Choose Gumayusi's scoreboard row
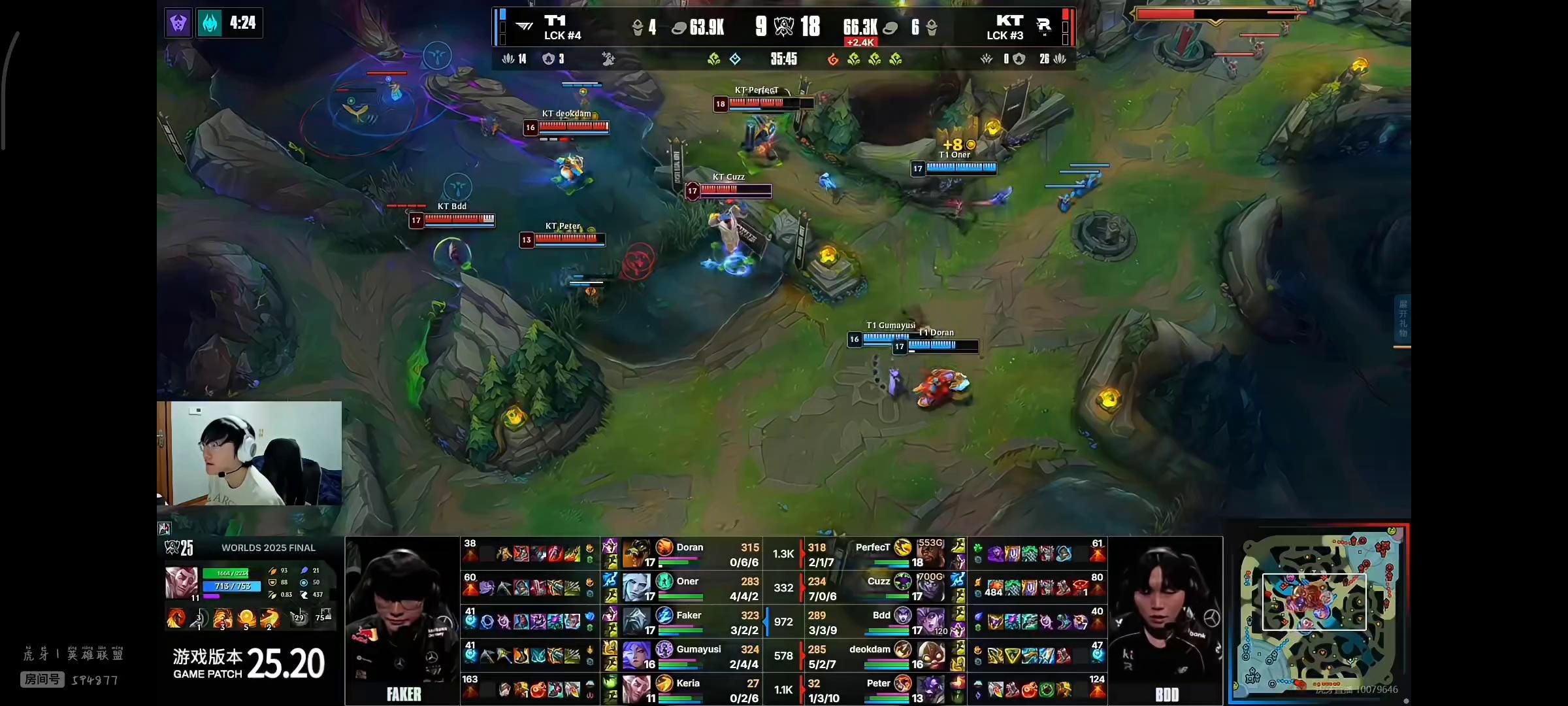 693,656
